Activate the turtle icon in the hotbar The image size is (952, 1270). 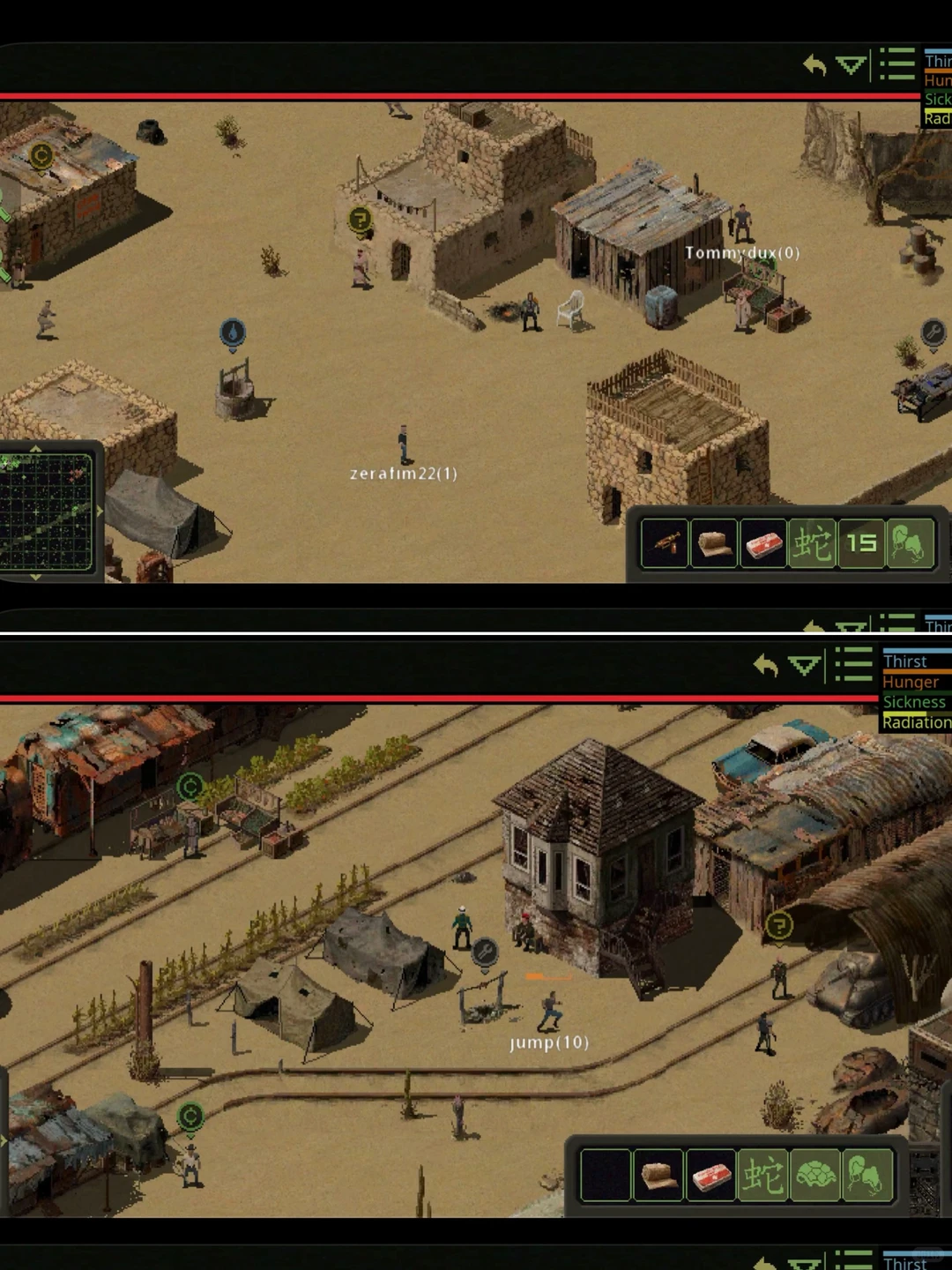point(815,1175)
